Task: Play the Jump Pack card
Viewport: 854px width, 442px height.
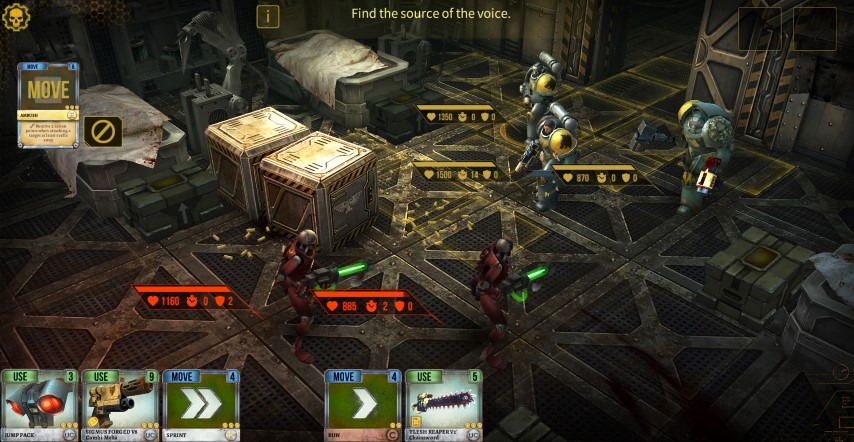Action: pos(39,405)
